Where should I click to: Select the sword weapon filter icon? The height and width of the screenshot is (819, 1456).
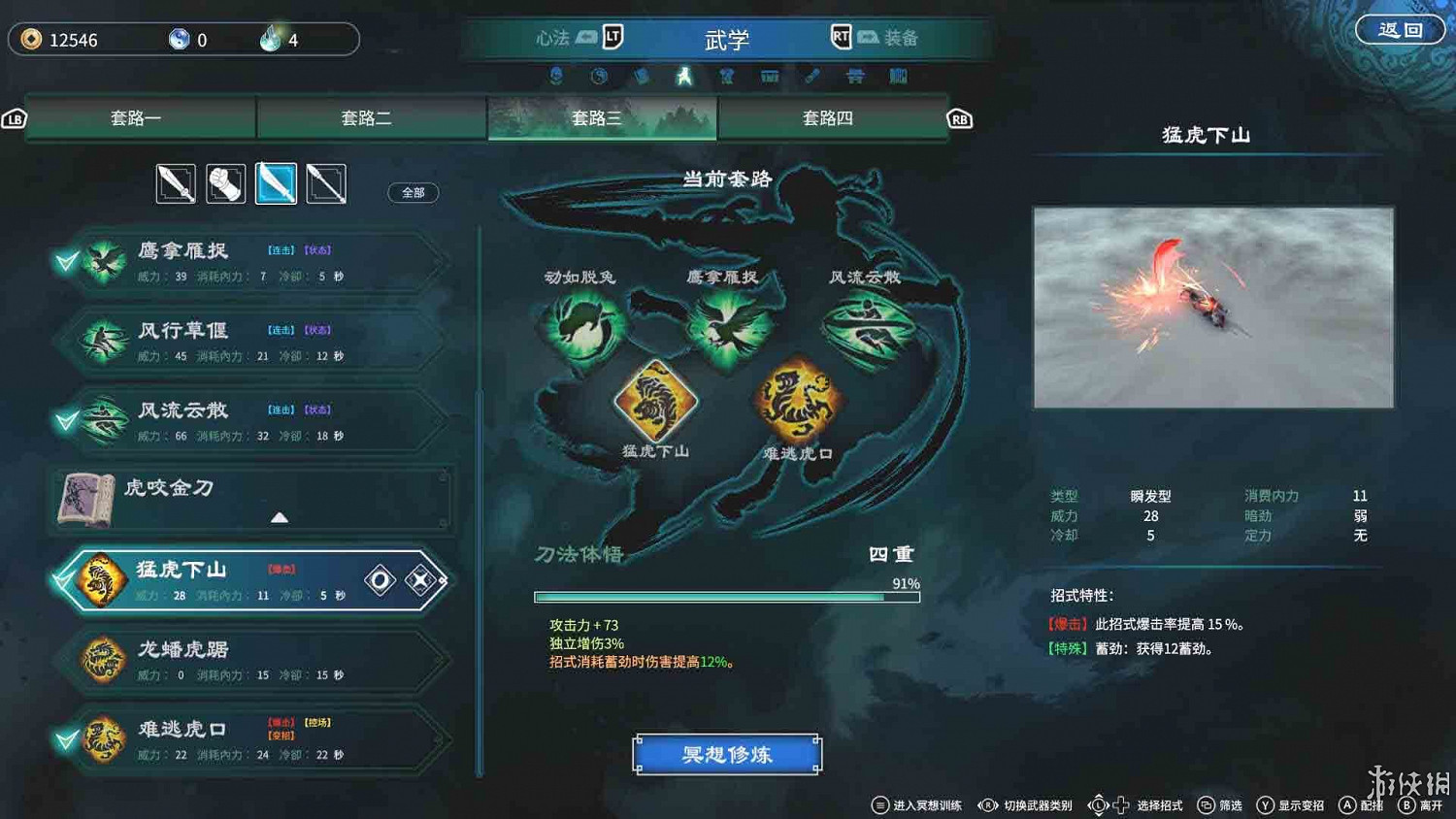176,183
